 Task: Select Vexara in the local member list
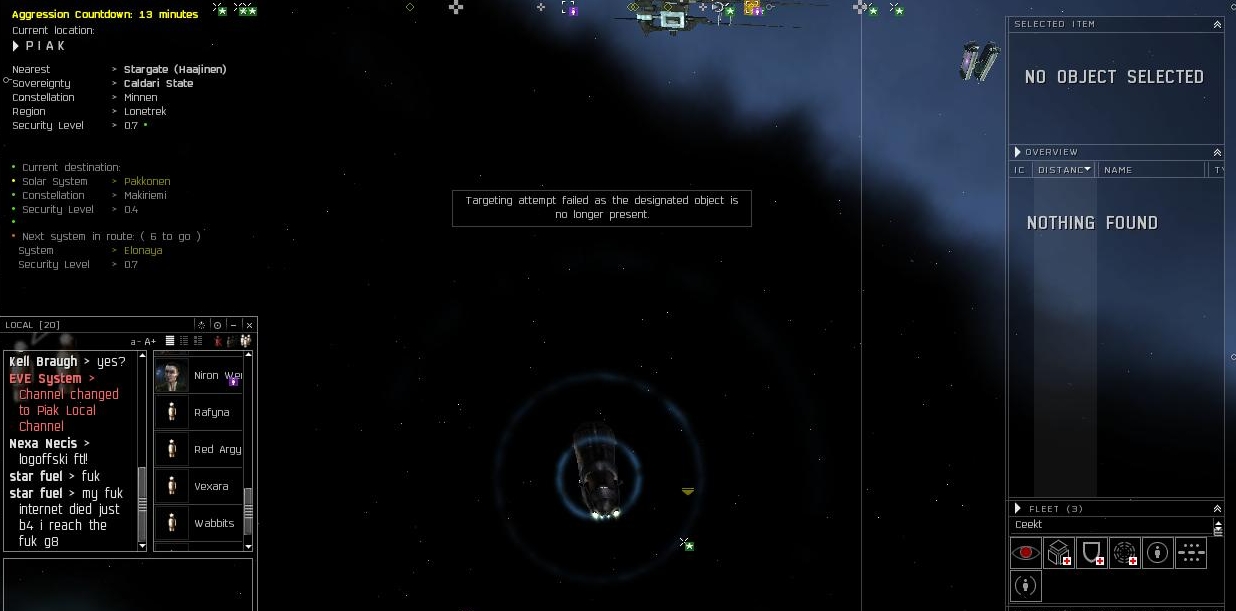[x=211, y=486]
